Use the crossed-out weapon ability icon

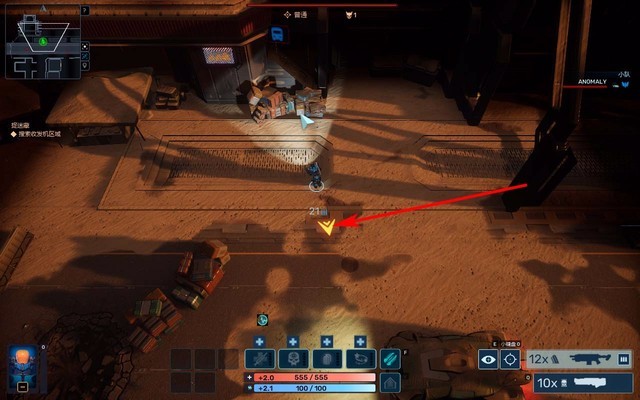tap(262, 359)
